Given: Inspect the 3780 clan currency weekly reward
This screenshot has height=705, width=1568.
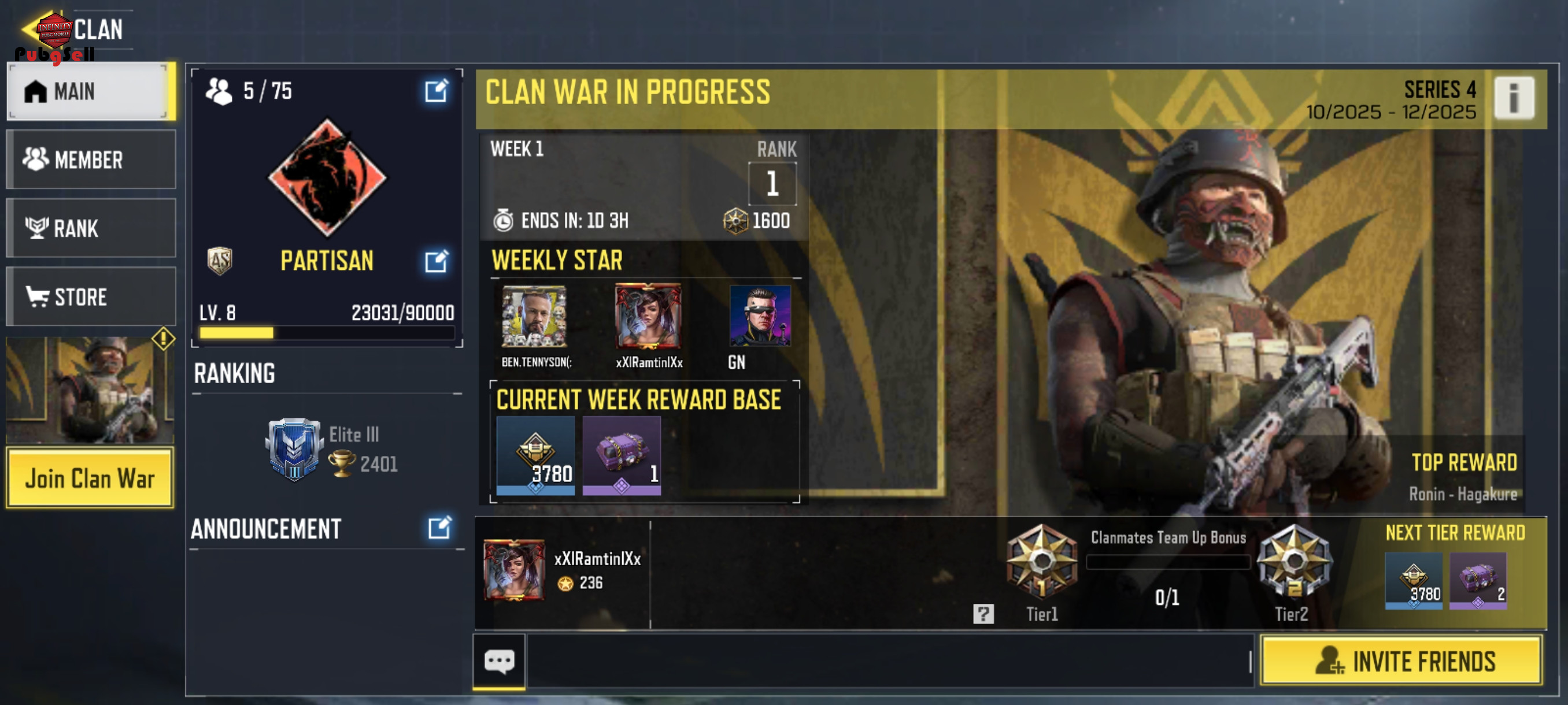Looking at the screenshot, I should [535, 455].
